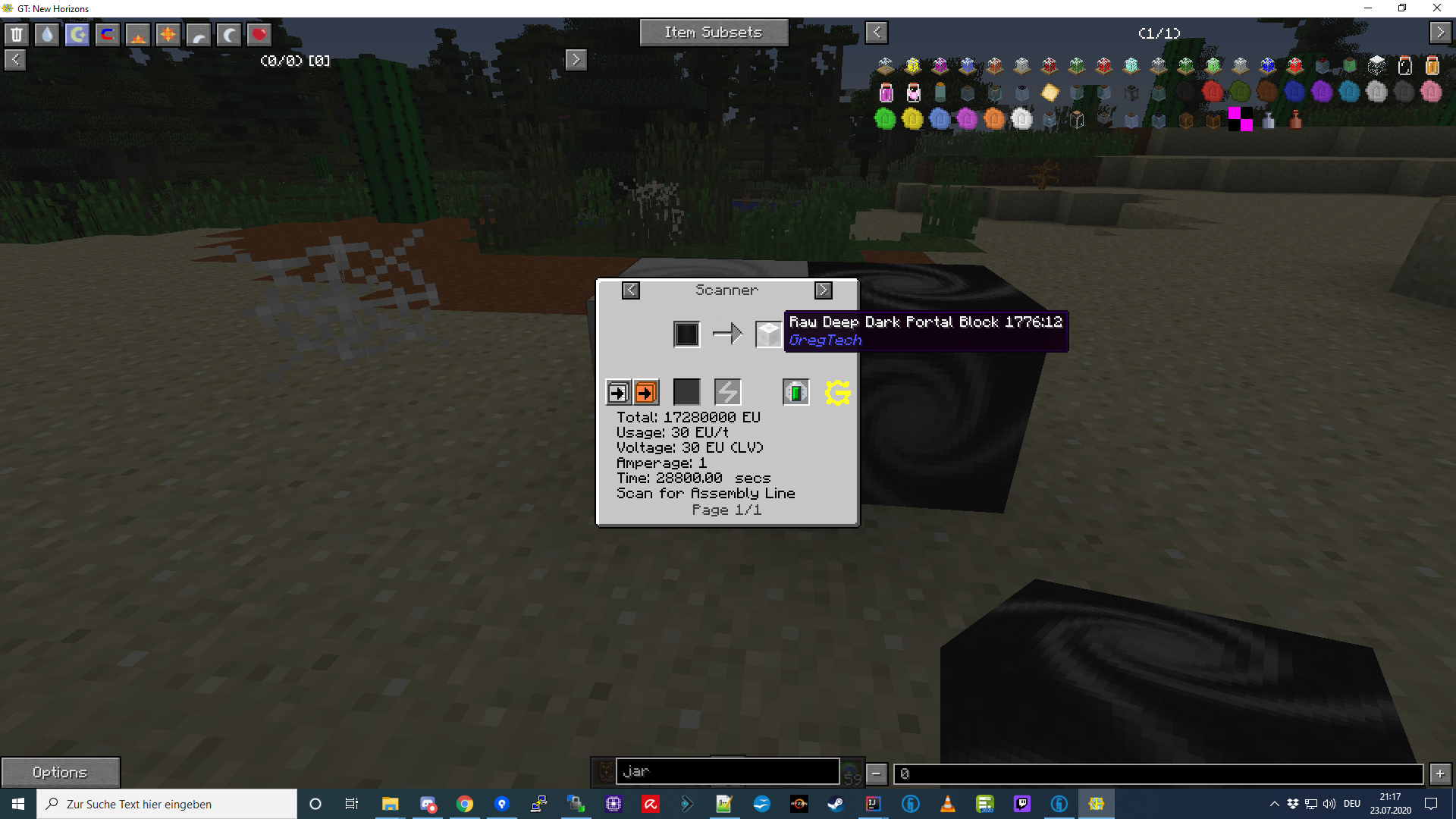Screen dimensions: 1456x819
Task: Click the previous recipe arrow in Scanner
Action: [x=631, y=290]
